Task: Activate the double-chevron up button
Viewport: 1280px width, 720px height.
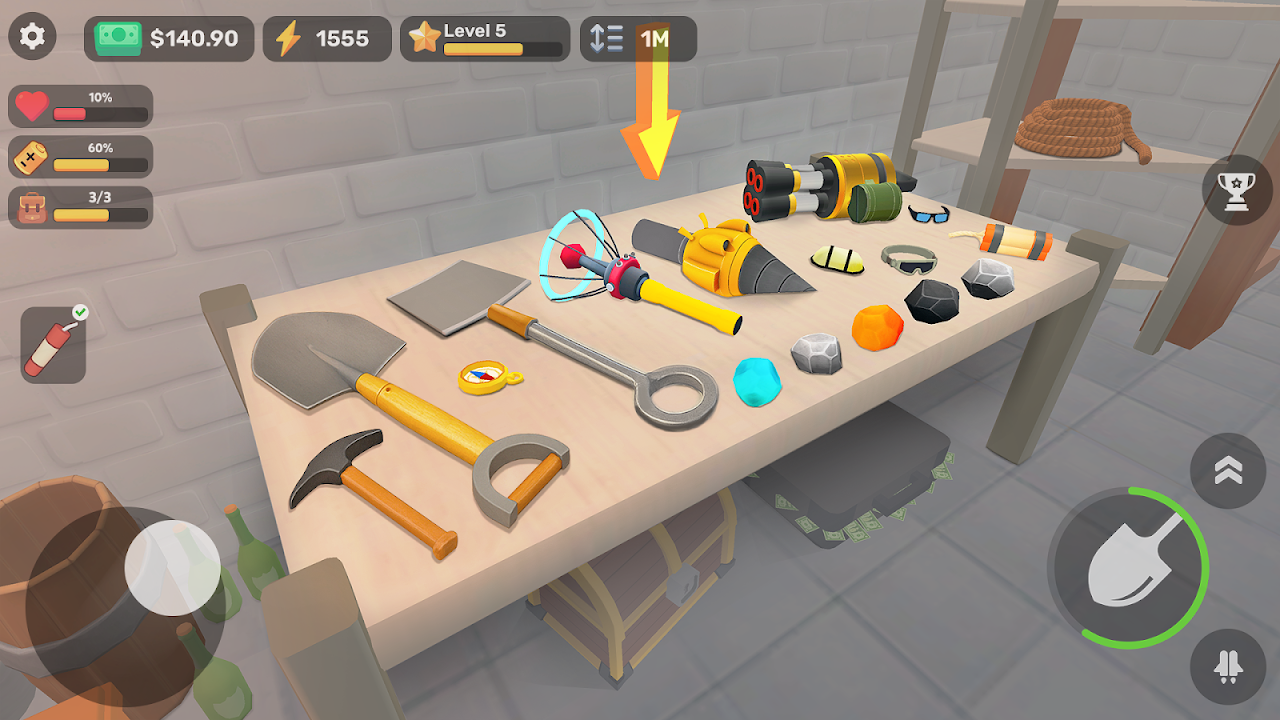Action: tap(1228, 471)
